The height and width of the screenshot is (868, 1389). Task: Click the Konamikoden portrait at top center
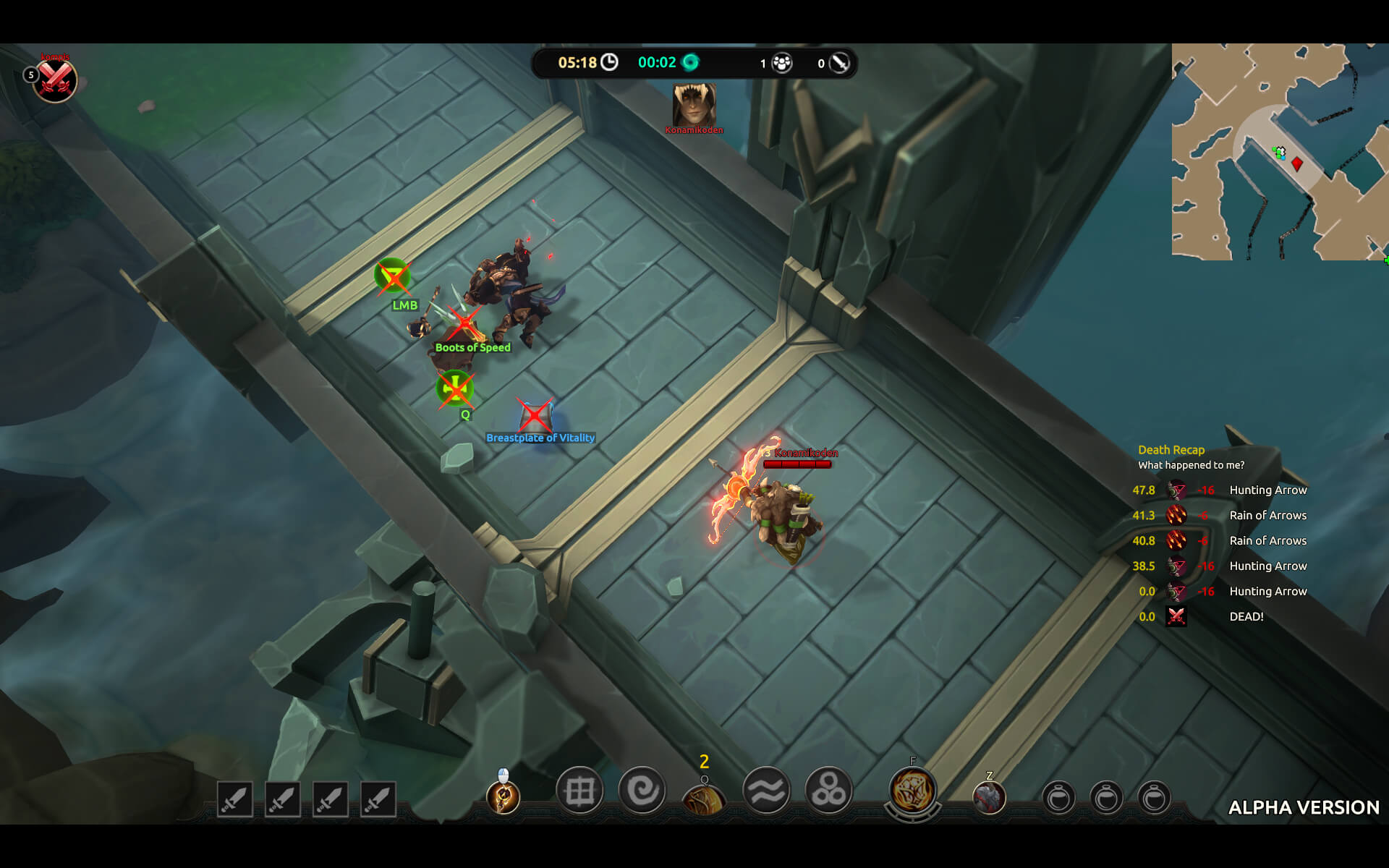[694, 105]
